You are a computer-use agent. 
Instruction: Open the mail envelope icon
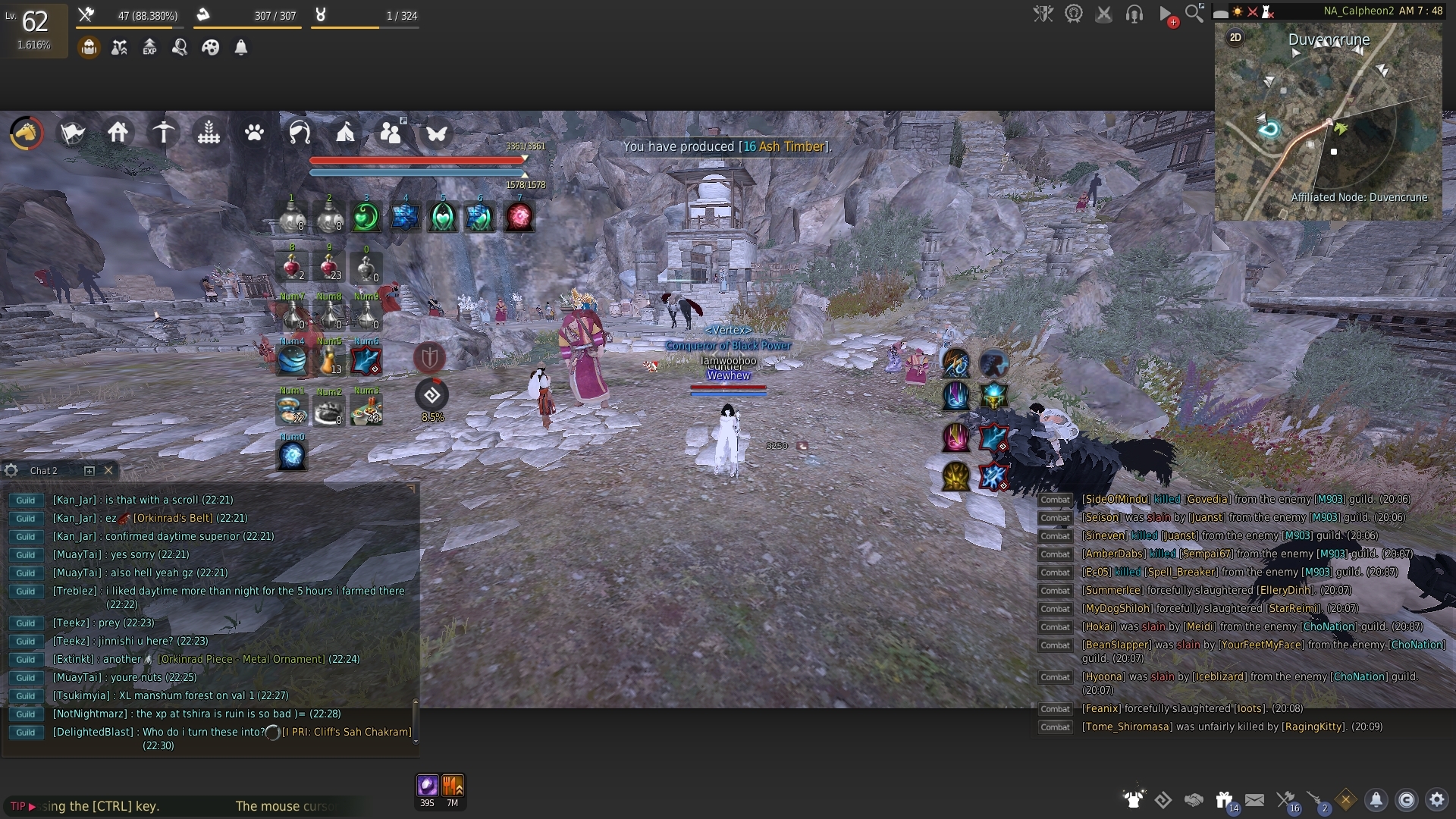pos(1256,799)
